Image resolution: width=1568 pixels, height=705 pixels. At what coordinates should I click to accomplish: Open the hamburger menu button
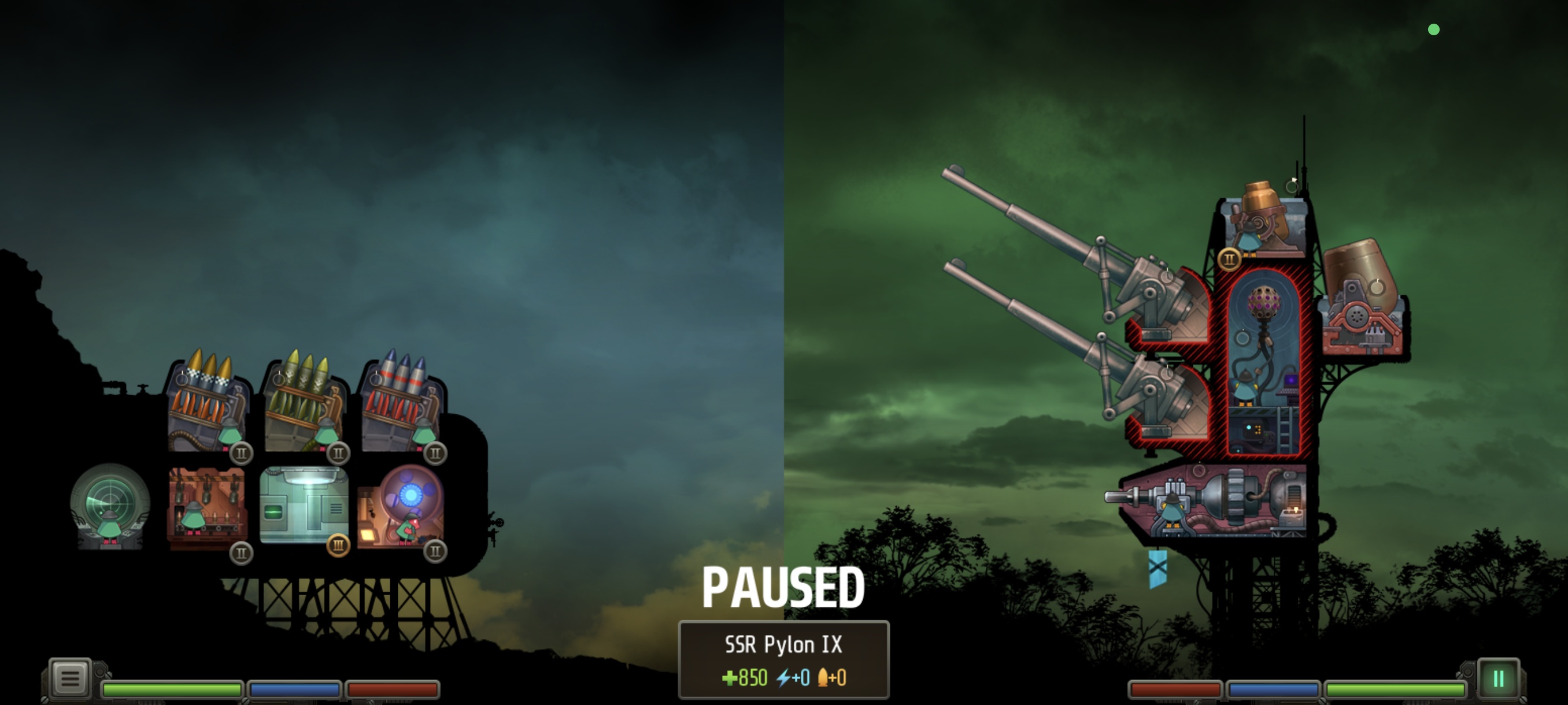pos(69,678)
